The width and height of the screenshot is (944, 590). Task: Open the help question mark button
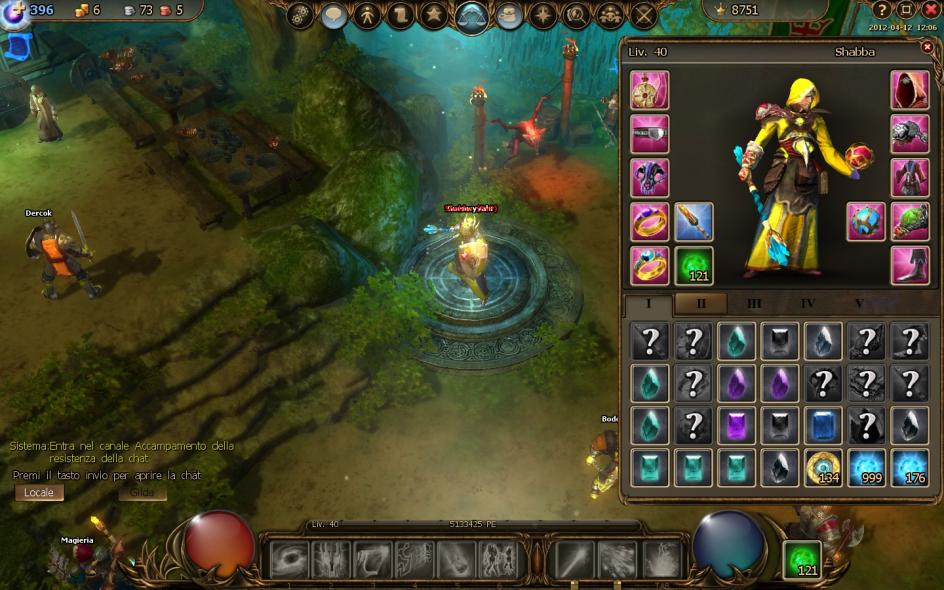point(882,9)
